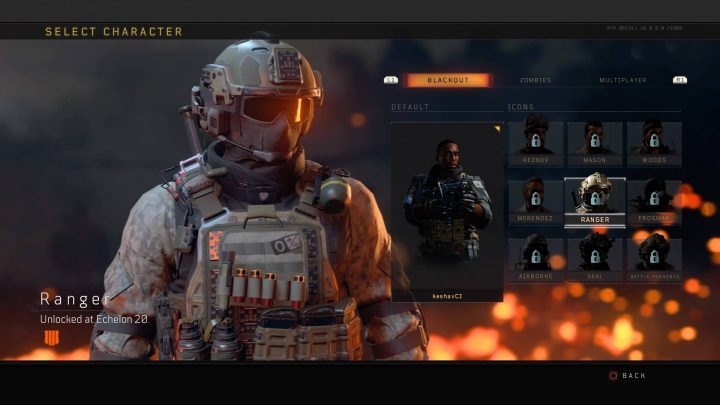Image resolution: width=720 pixels, height=405 pixels.
Task: Select the default keshavCI character card
Action: [x=446, y=211]
